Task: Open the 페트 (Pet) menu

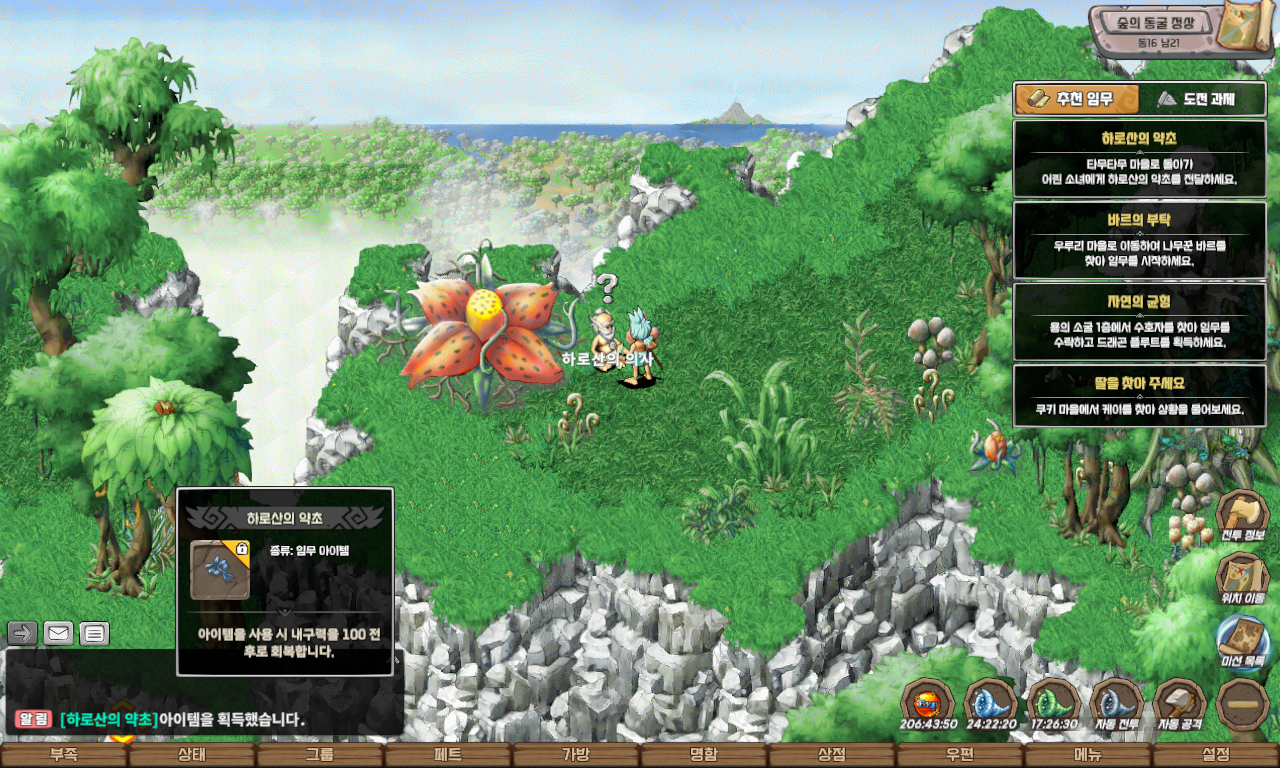Action: click(448, 756)
